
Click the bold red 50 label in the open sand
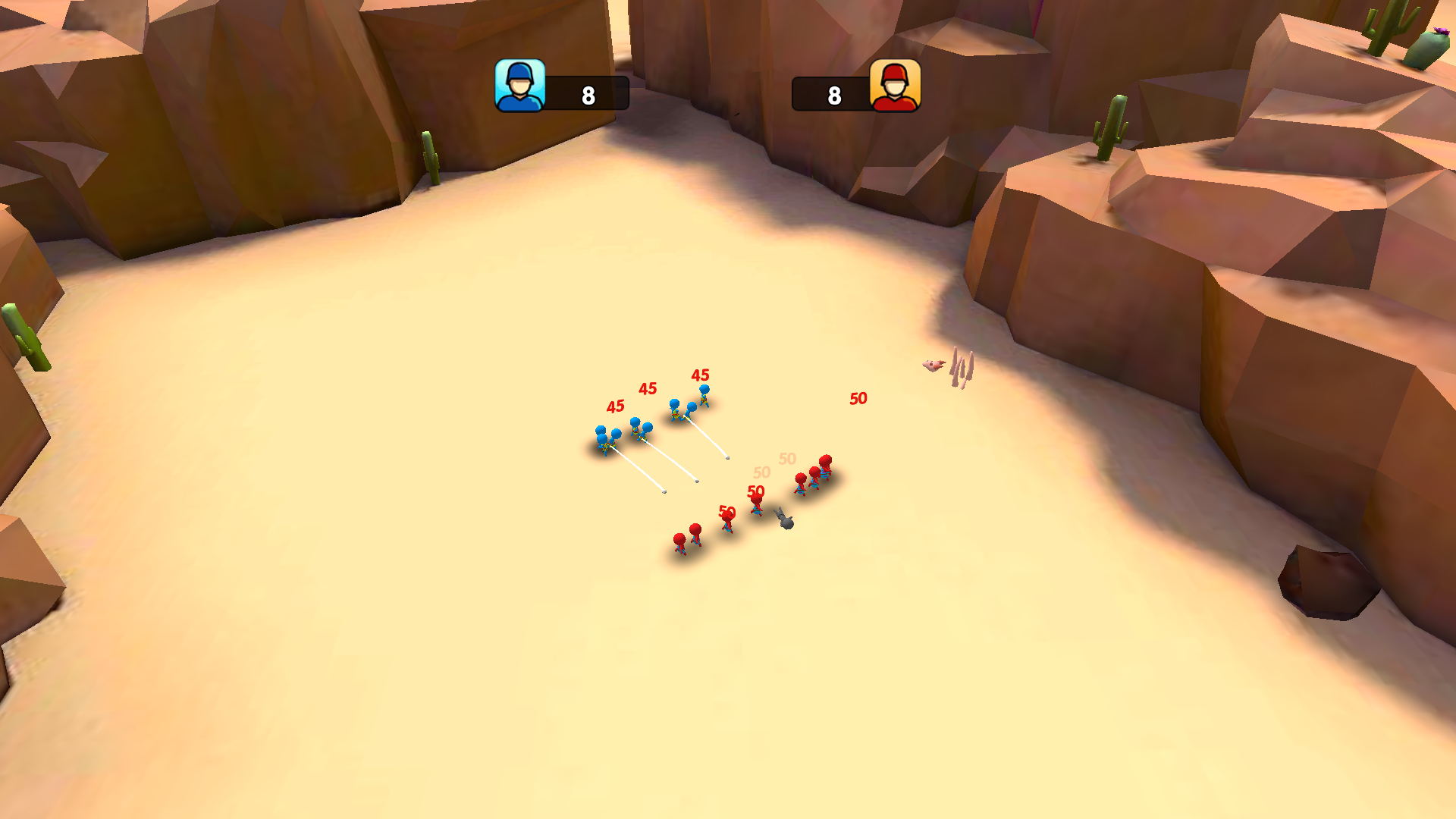(x=858, y=399)
